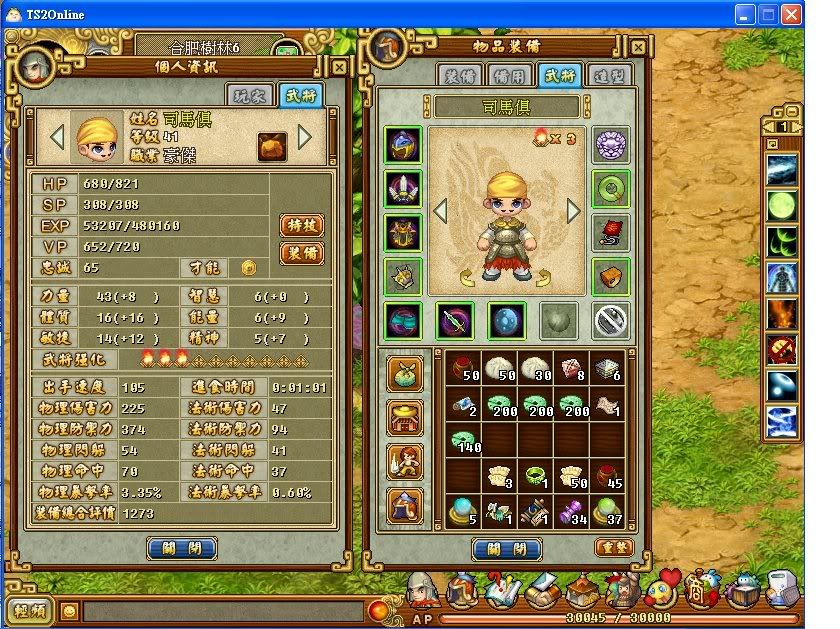Close the 物品裝備 inventory window with X

click(x=638, y=46)
